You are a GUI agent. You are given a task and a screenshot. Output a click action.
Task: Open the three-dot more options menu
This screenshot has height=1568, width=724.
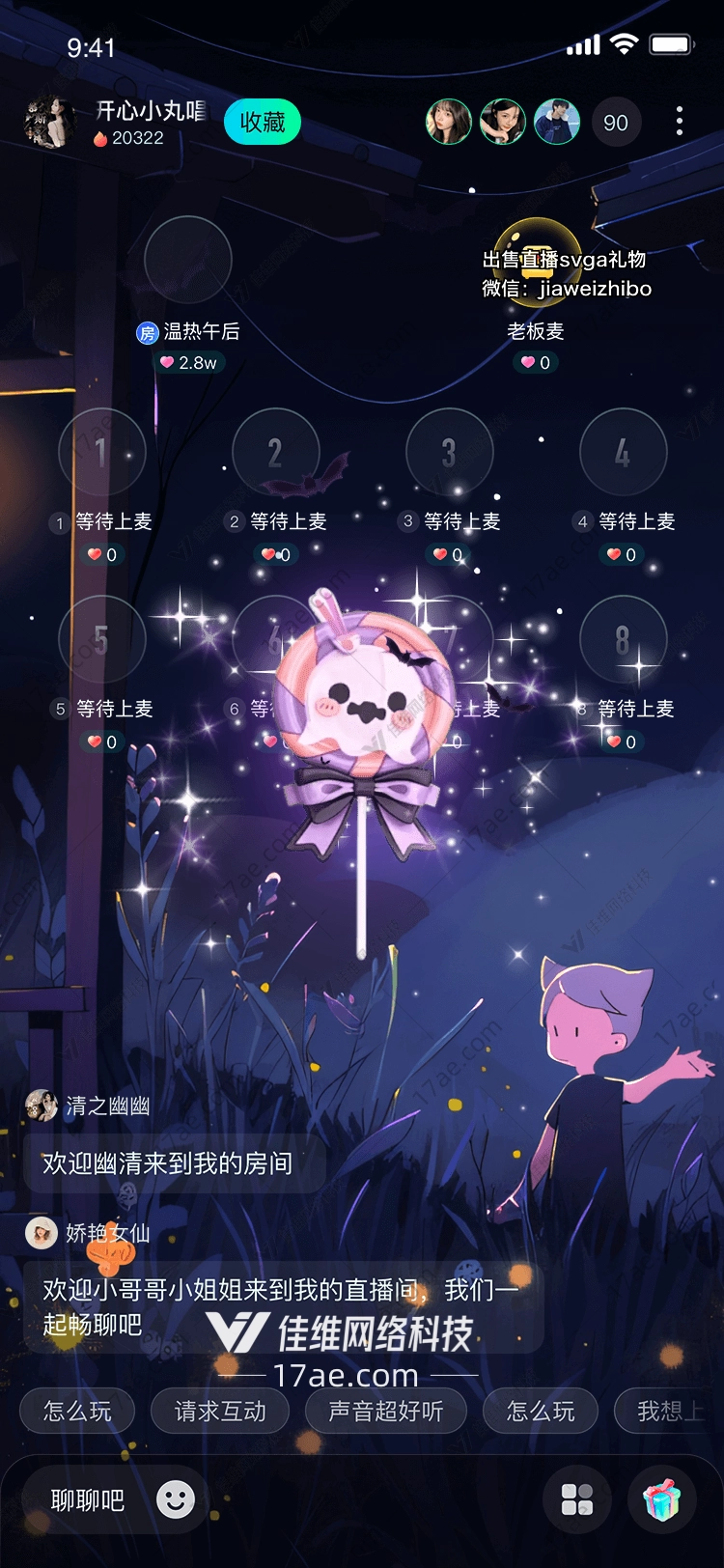[680, 122]
